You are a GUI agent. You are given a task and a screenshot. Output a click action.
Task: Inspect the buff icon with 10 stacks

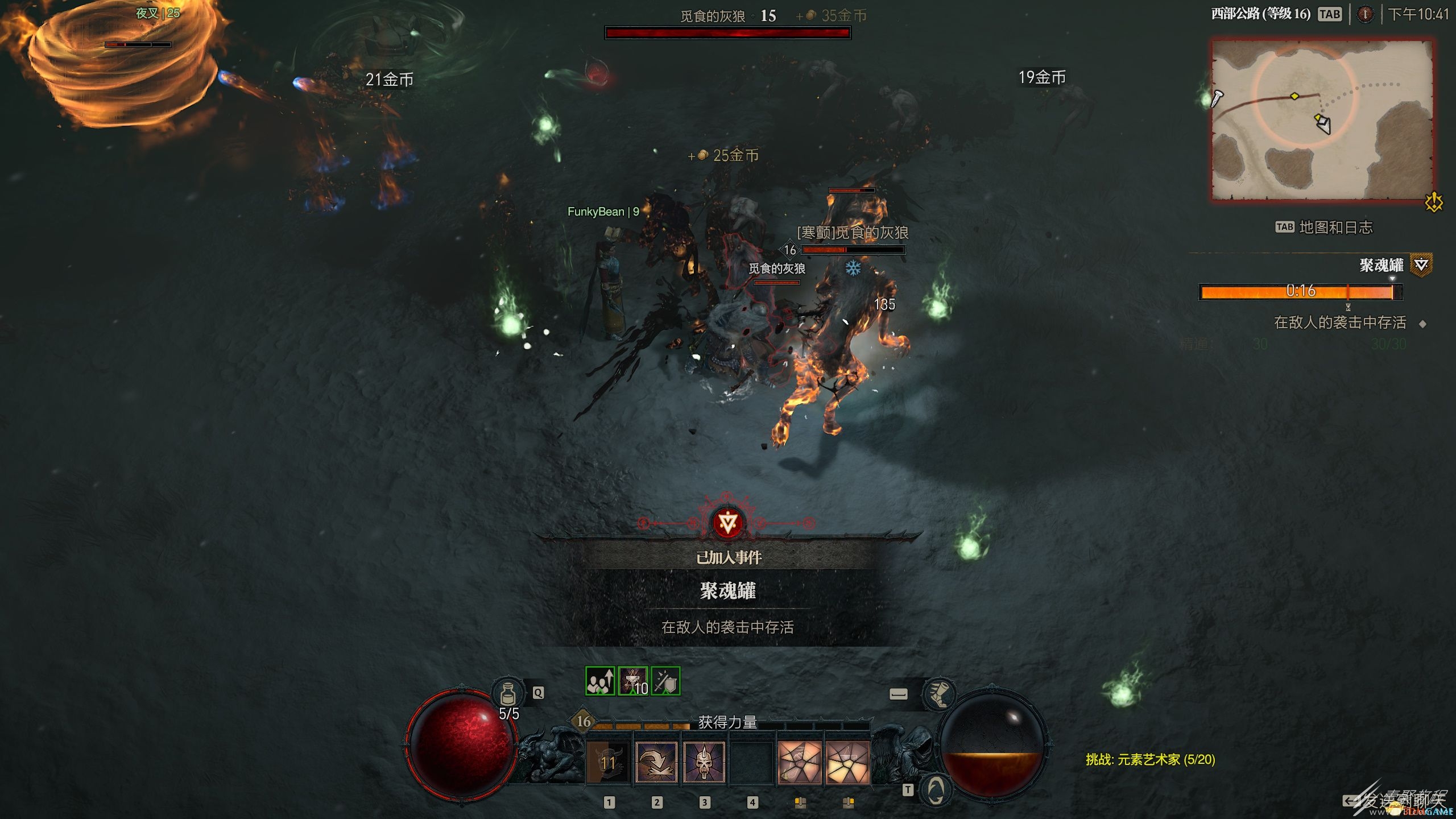tap(633, 681)
